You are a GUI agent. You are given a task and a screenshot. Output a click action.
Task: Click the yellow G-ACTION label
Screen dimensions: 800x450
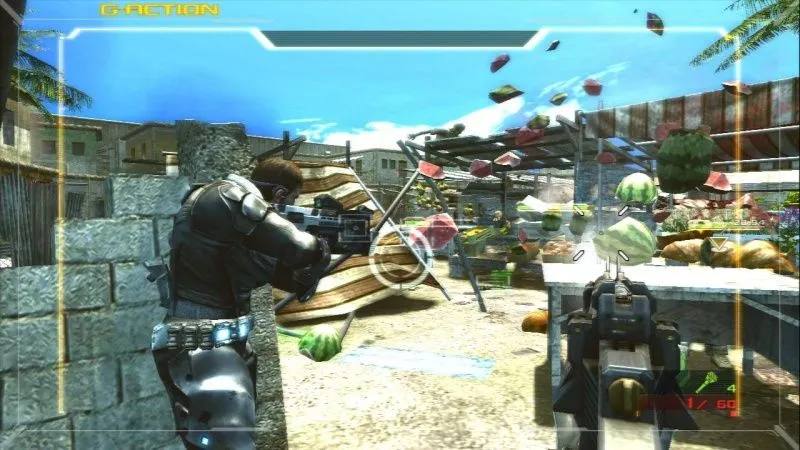point(159,10)
